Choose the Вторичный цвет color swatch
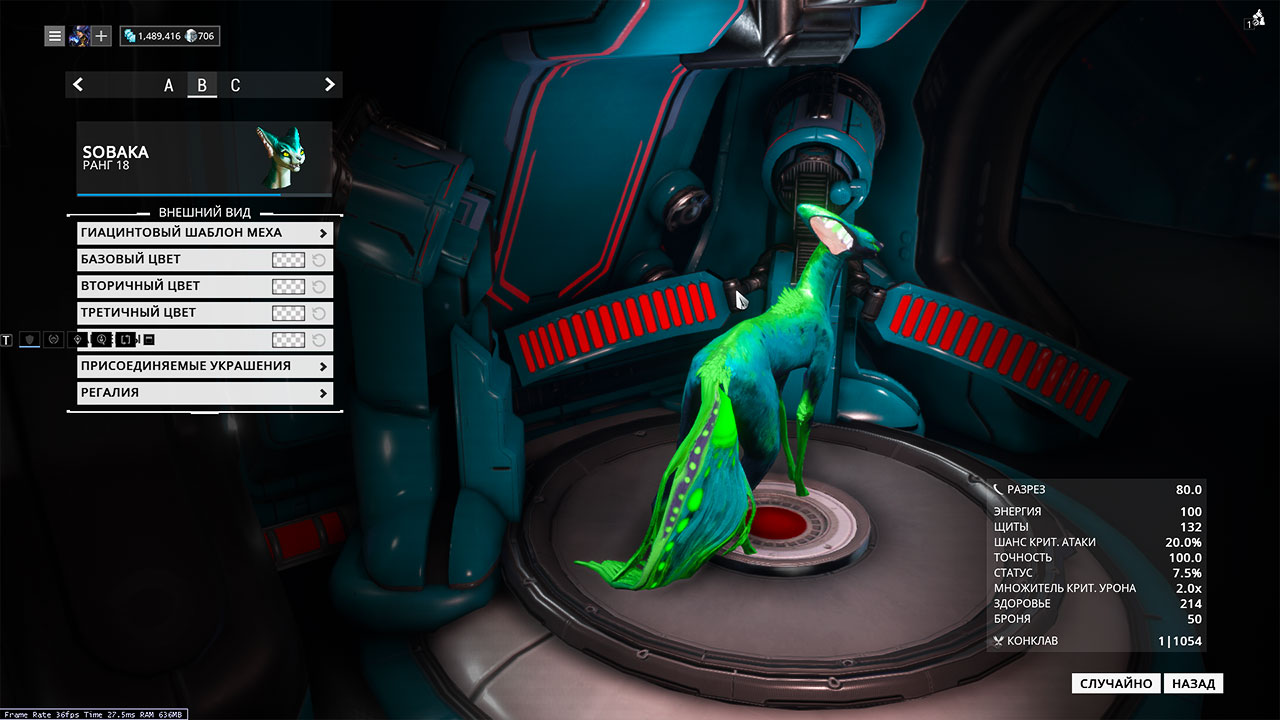This screenshot has width=1280, height=720. coord(288,286)
